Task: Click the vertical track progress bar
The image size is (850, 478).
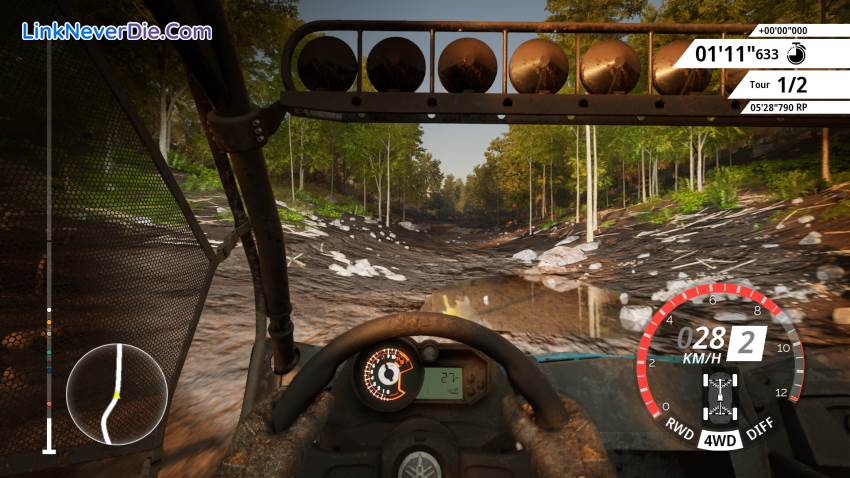Action: [48, 250]
